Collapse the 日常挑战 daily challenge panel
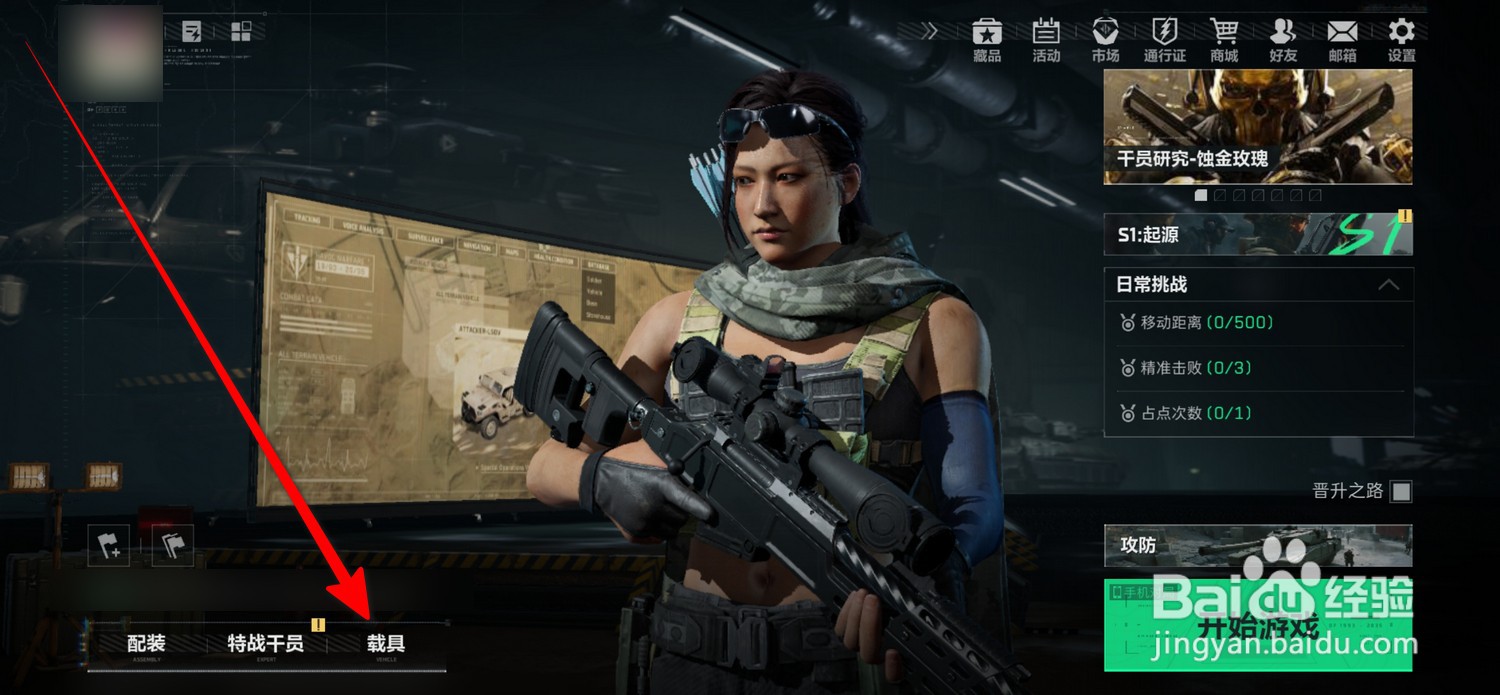This screenshot has width=1500, height=695. click(1388, 285)
